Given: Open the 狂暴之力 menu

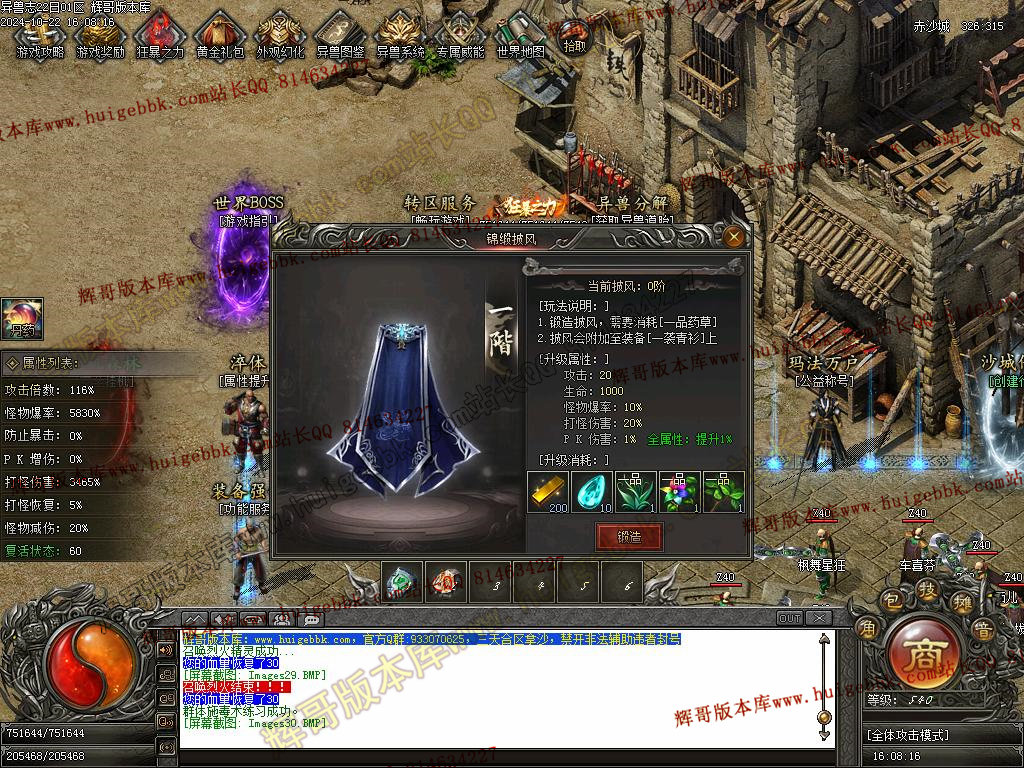Looking at the screenshot, I should pyautogui.click(x=159, y=36).
